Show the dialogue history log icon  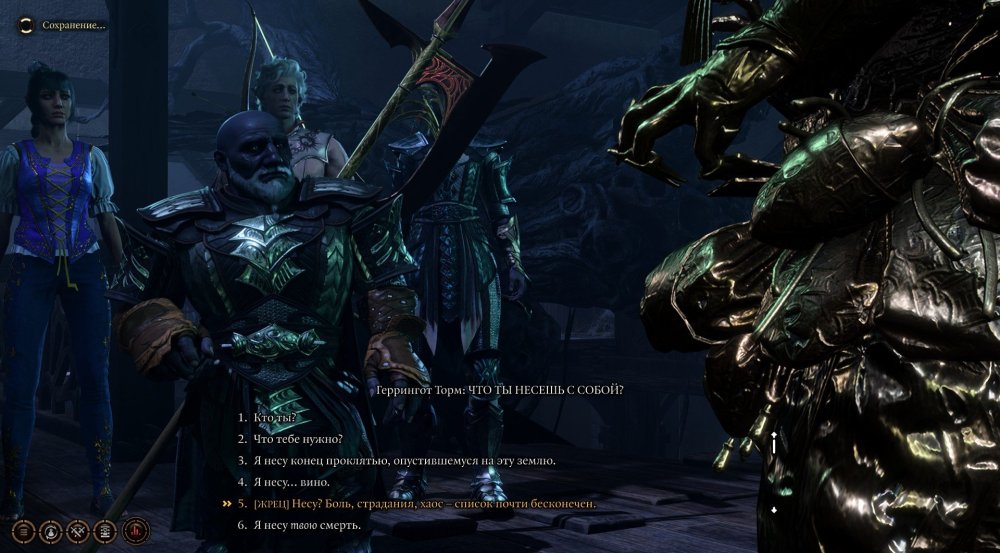(106, 531)
